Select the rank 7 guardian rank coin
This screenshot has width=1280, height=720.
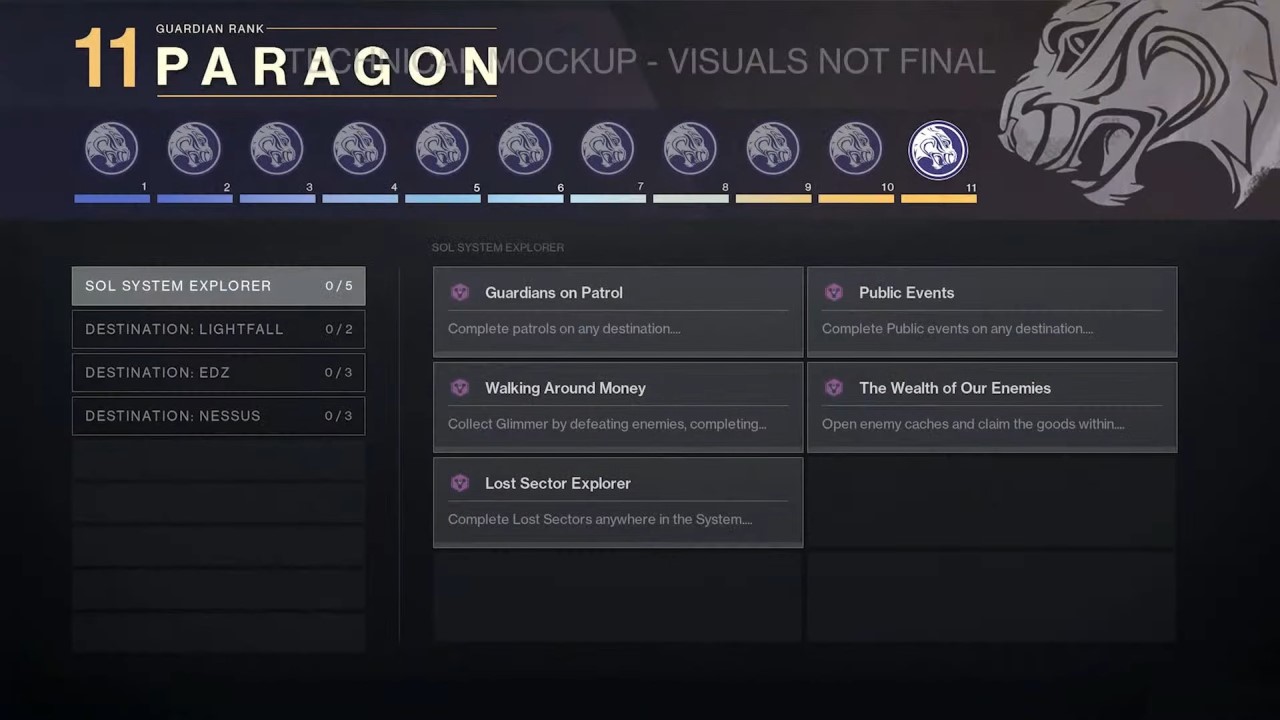coord(607,148)
